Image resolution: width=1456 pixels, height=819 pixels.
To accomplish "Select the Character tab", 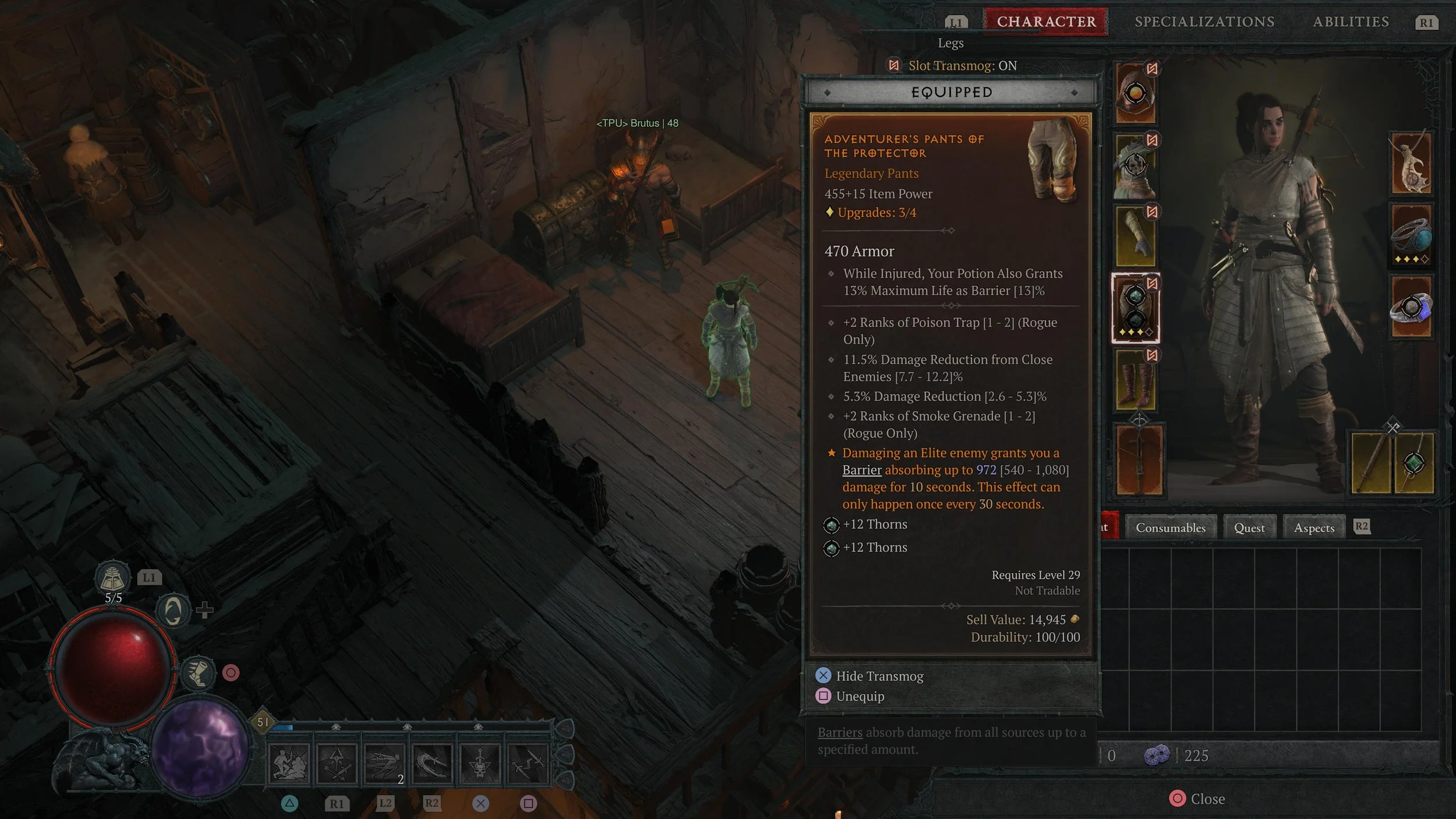I will click(1046, 22).
